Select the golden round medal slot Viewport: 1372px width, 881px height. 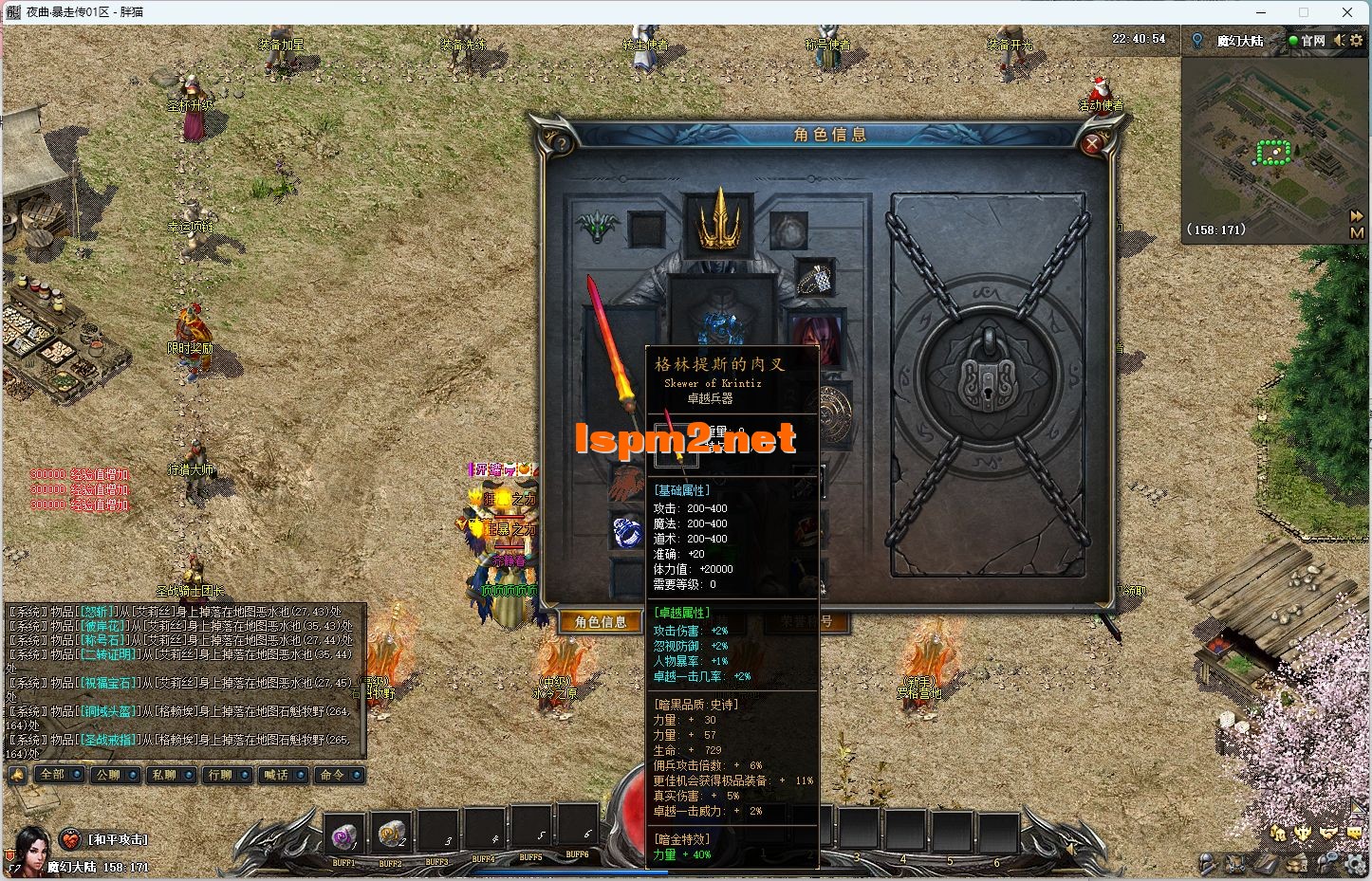tap(834, 415)
